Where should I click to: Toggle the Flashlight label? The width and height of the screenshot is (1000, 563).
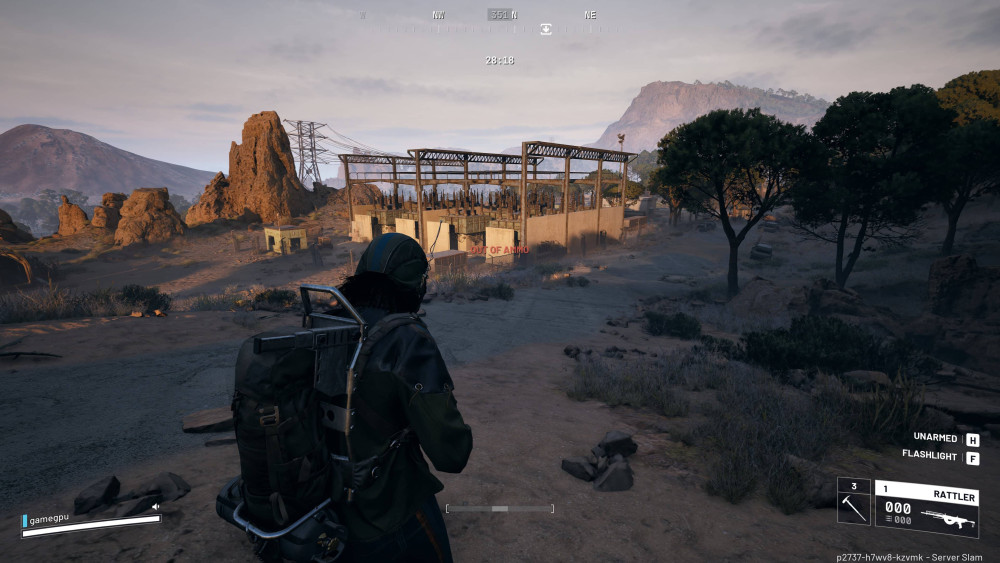pos(930,457)
